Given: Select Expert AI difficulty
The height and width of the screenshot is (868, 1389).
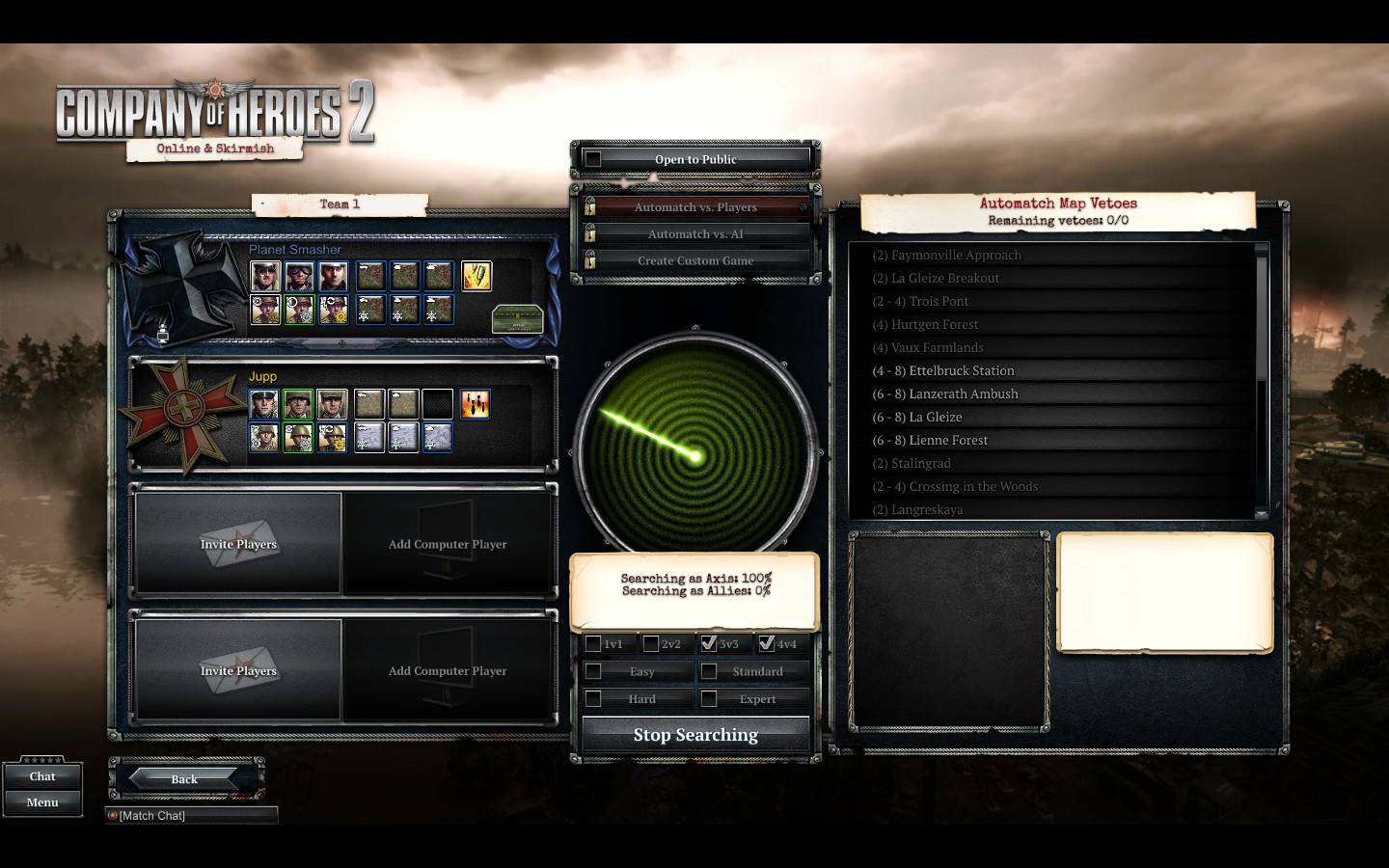Looking at the screenshot, I should [709, 698].
